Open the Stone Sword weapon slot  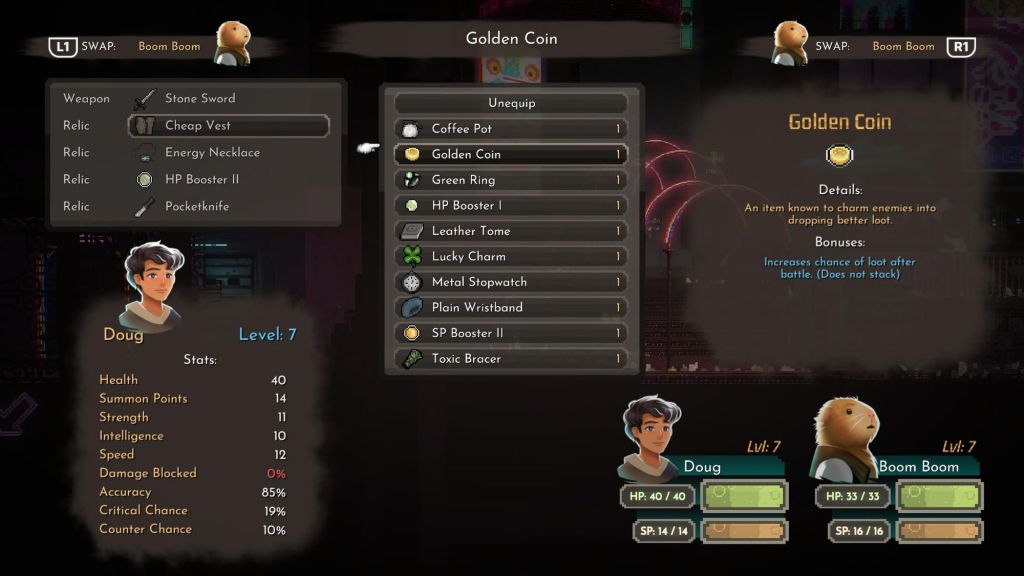coord(228,99)
